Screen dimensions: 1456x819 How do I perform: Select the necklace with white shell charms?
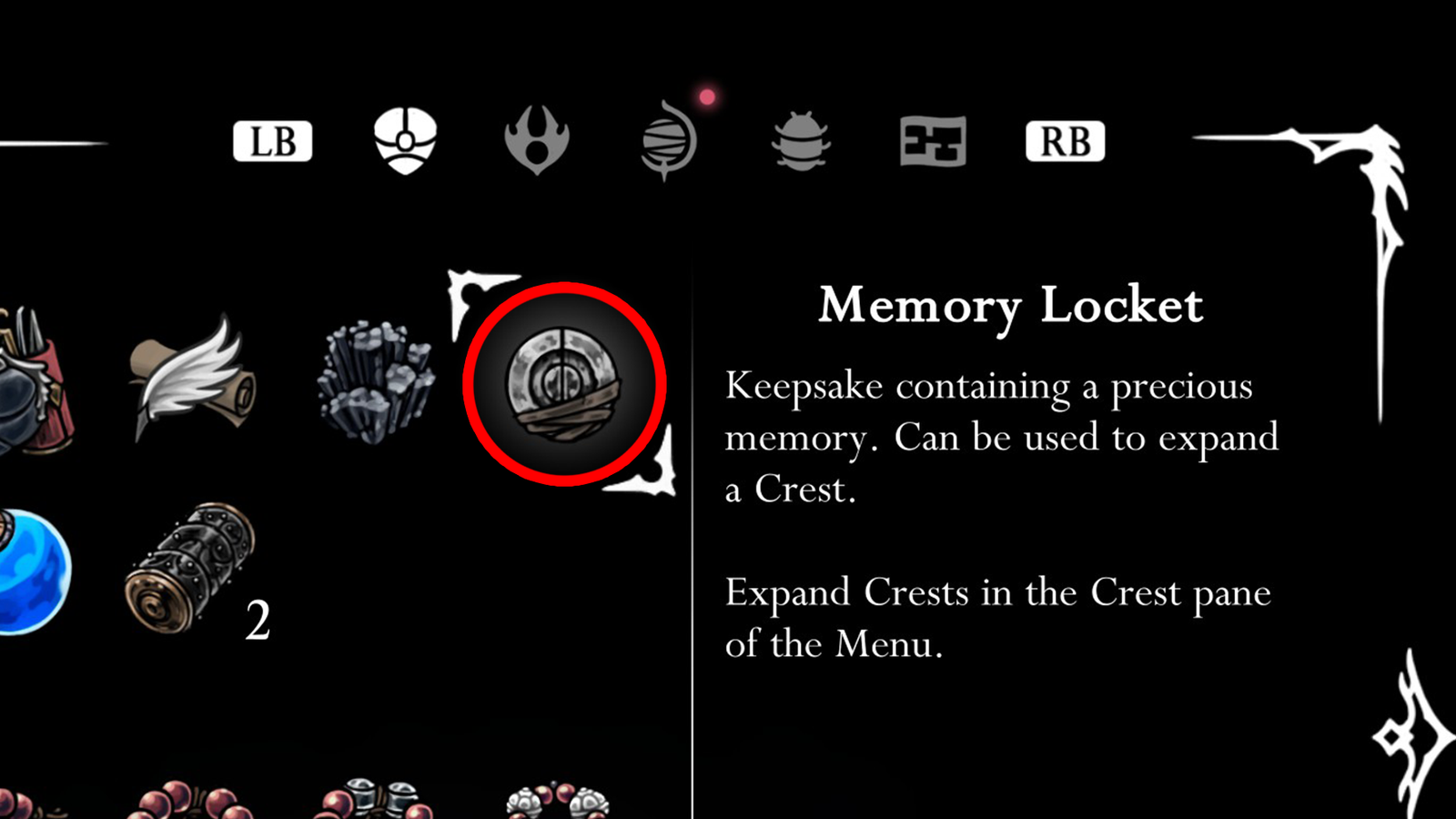point(560,799)
